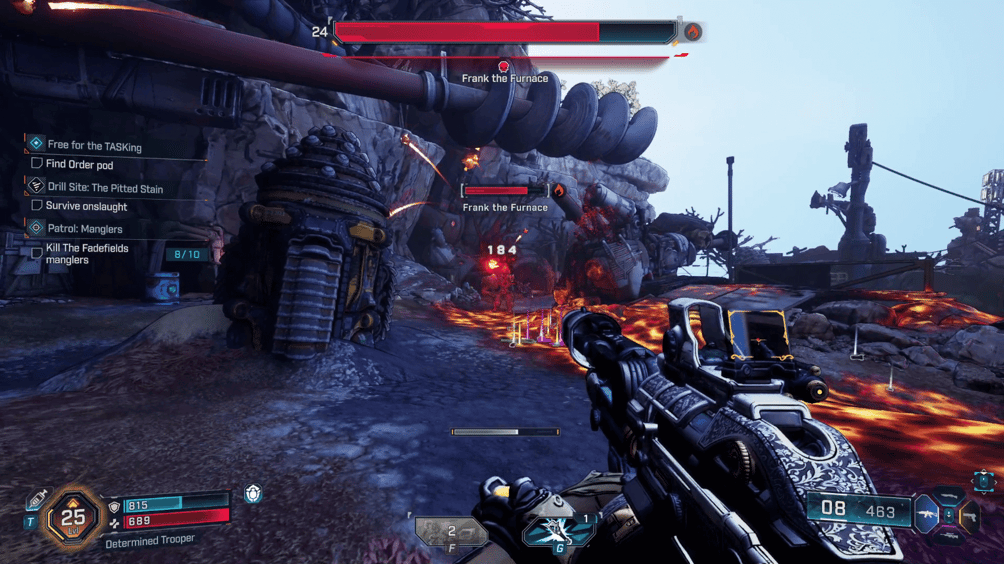Click the level 25 character badge
Image resolution: width=1004 pixels, height=564 pixels.
tap(73, 517)
